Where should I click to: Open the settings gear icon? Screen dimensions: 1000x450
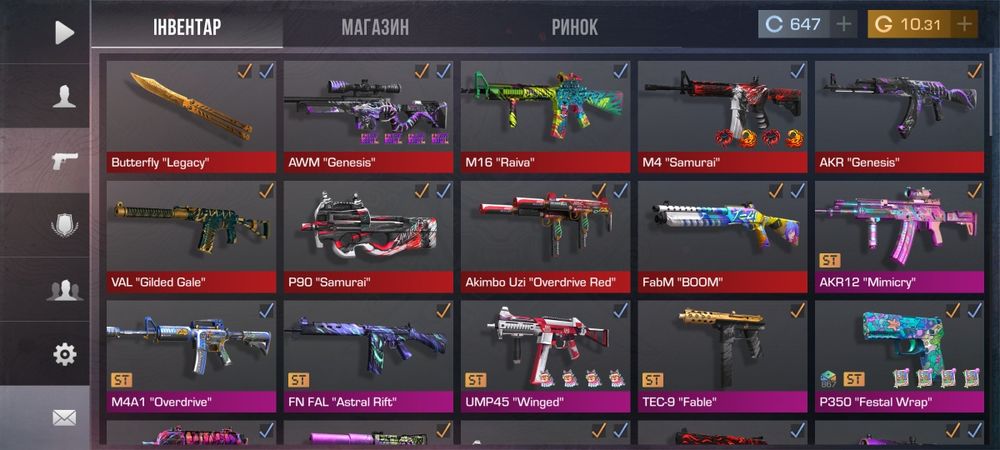[64, 354]
